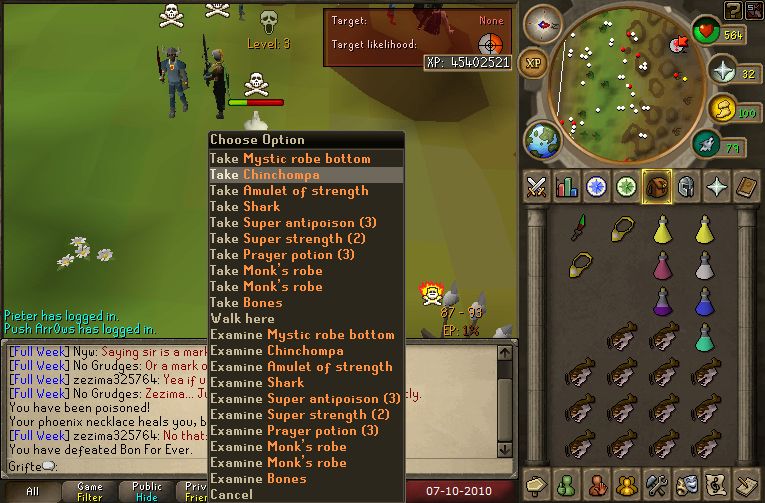The height and width of the screenshot is (503, 765).
Task: Take the Mystic robe bottom
Action: coord(290,159)
